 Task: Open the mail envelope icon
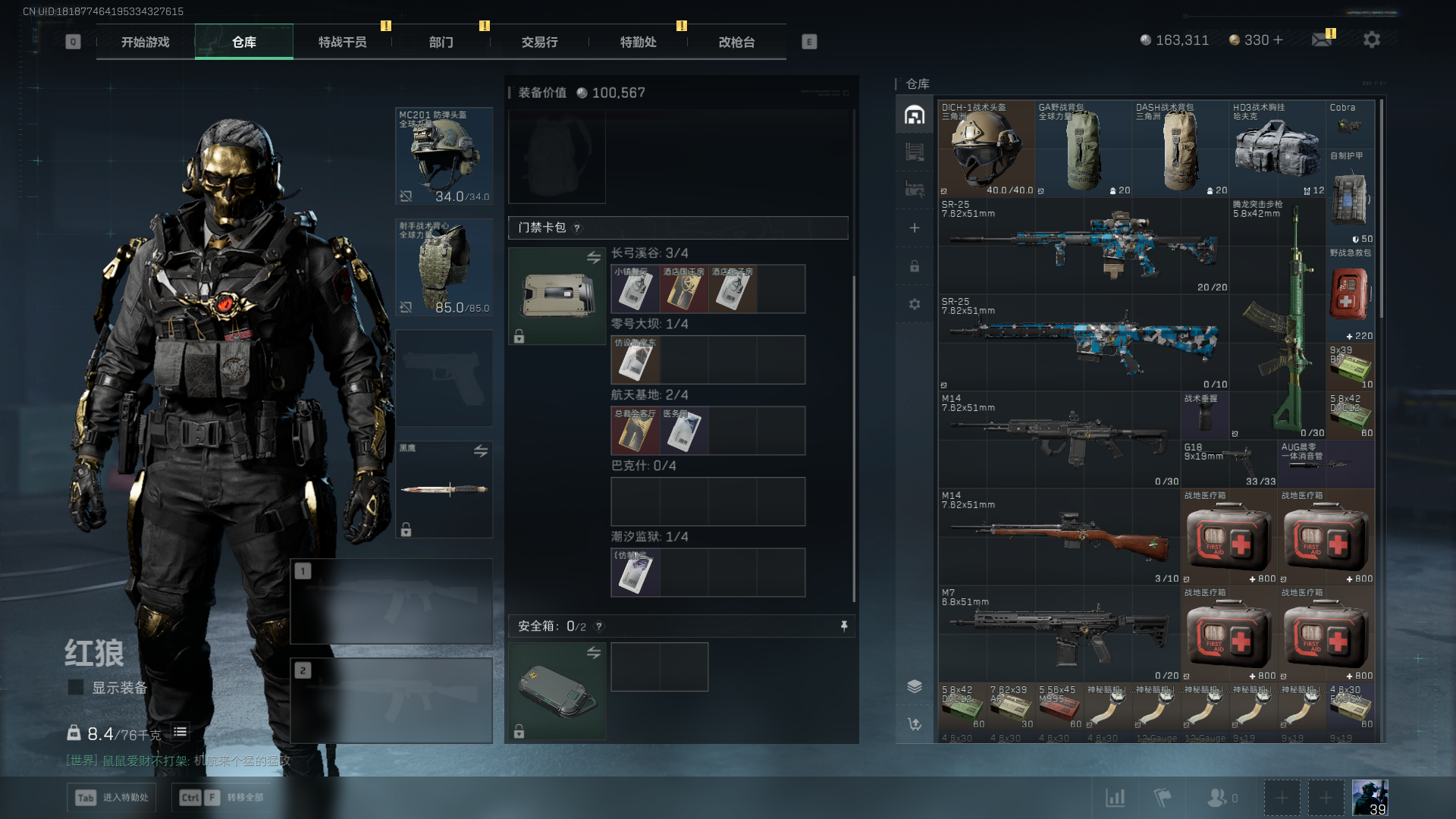tap(1322, 39)
